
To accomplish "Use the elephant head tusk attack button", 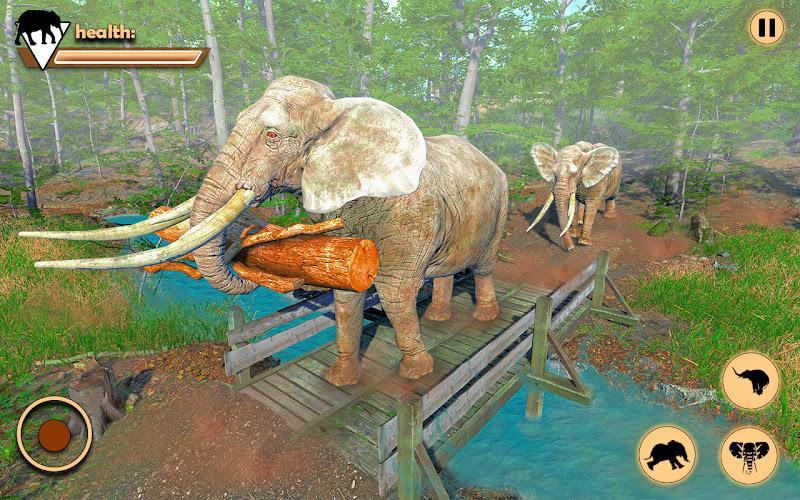I will coord(749,455).
